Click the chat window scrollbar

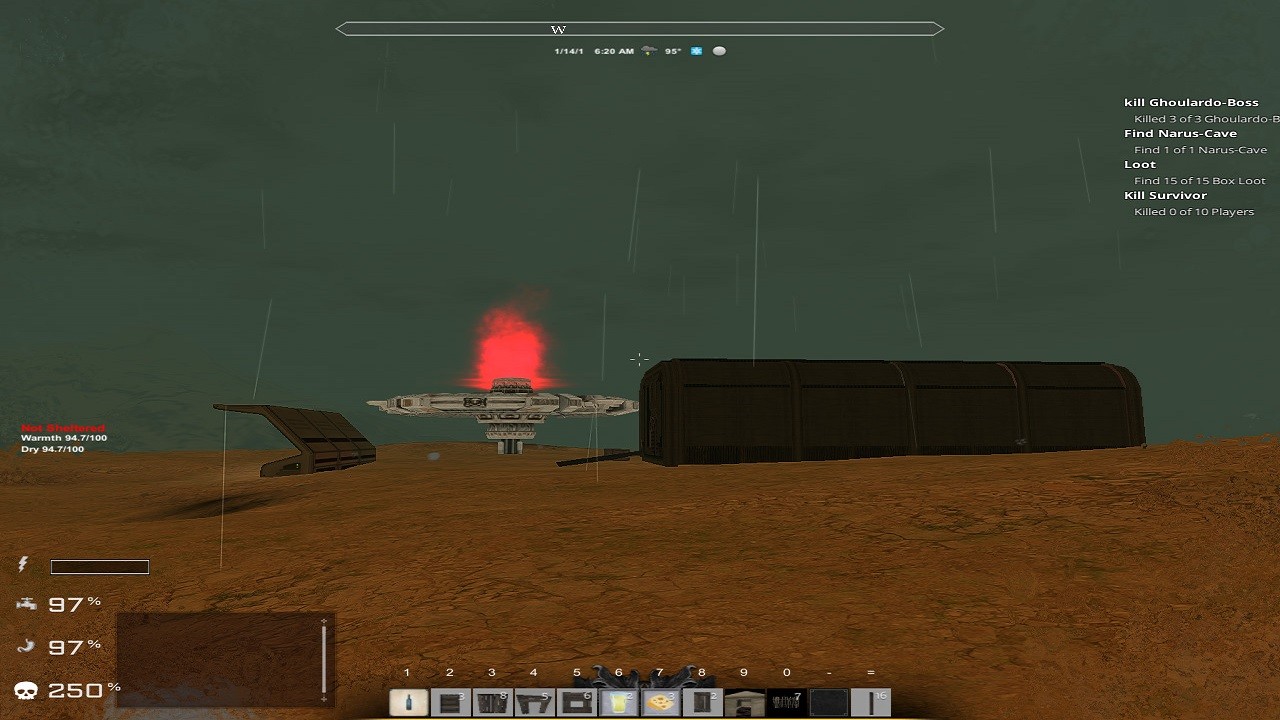pos(323,660)
